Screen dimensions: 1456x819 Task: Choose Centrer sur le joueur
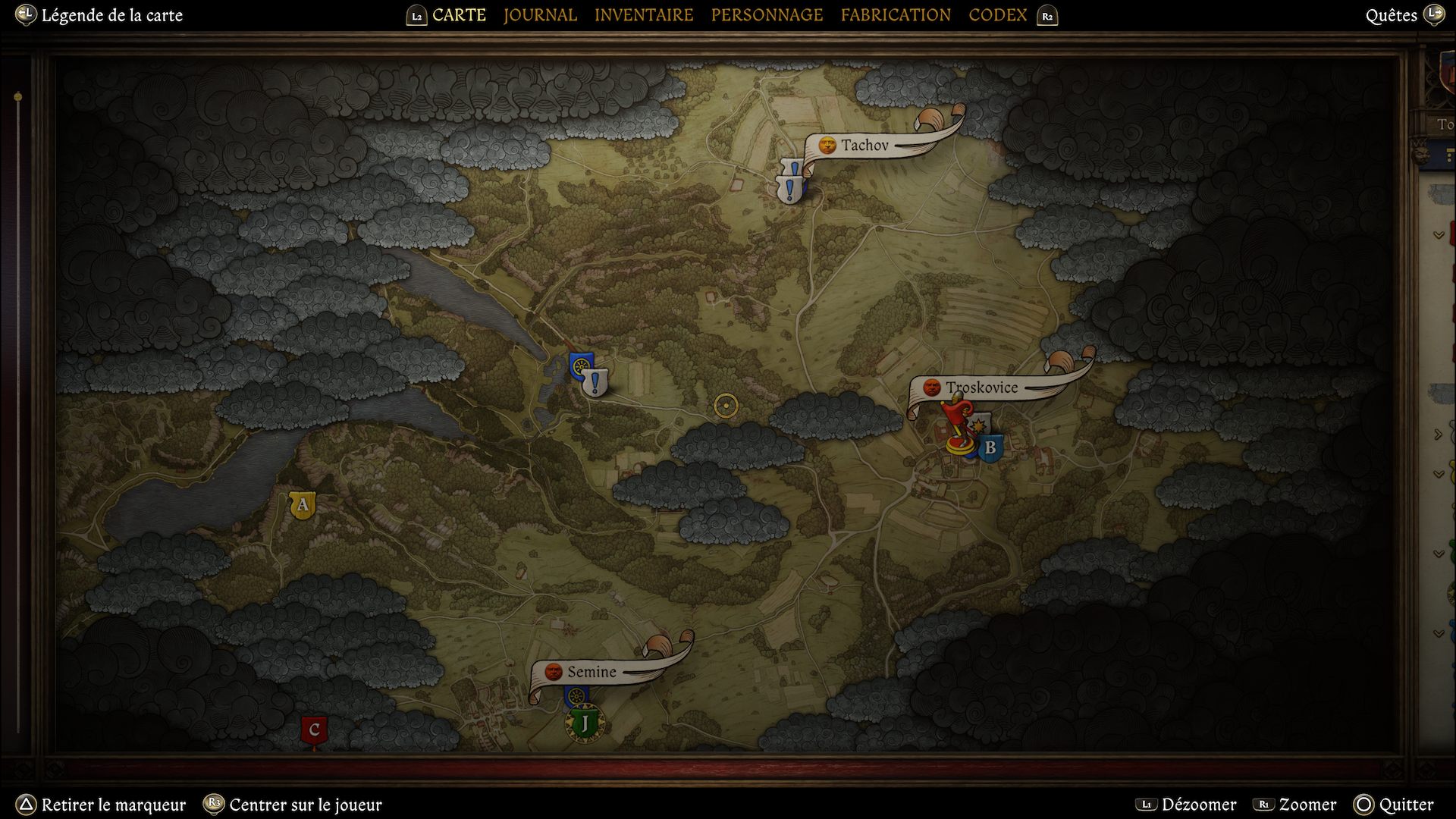pos(305,805)
